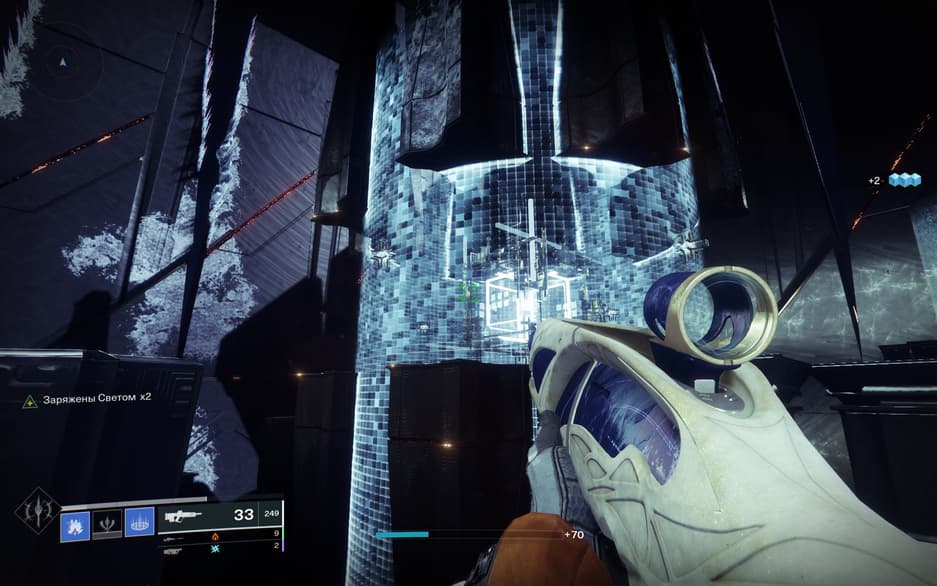Select the equipped primary weapon slot
The height and width of the screenshot is (586, 937).
(219, 515)
